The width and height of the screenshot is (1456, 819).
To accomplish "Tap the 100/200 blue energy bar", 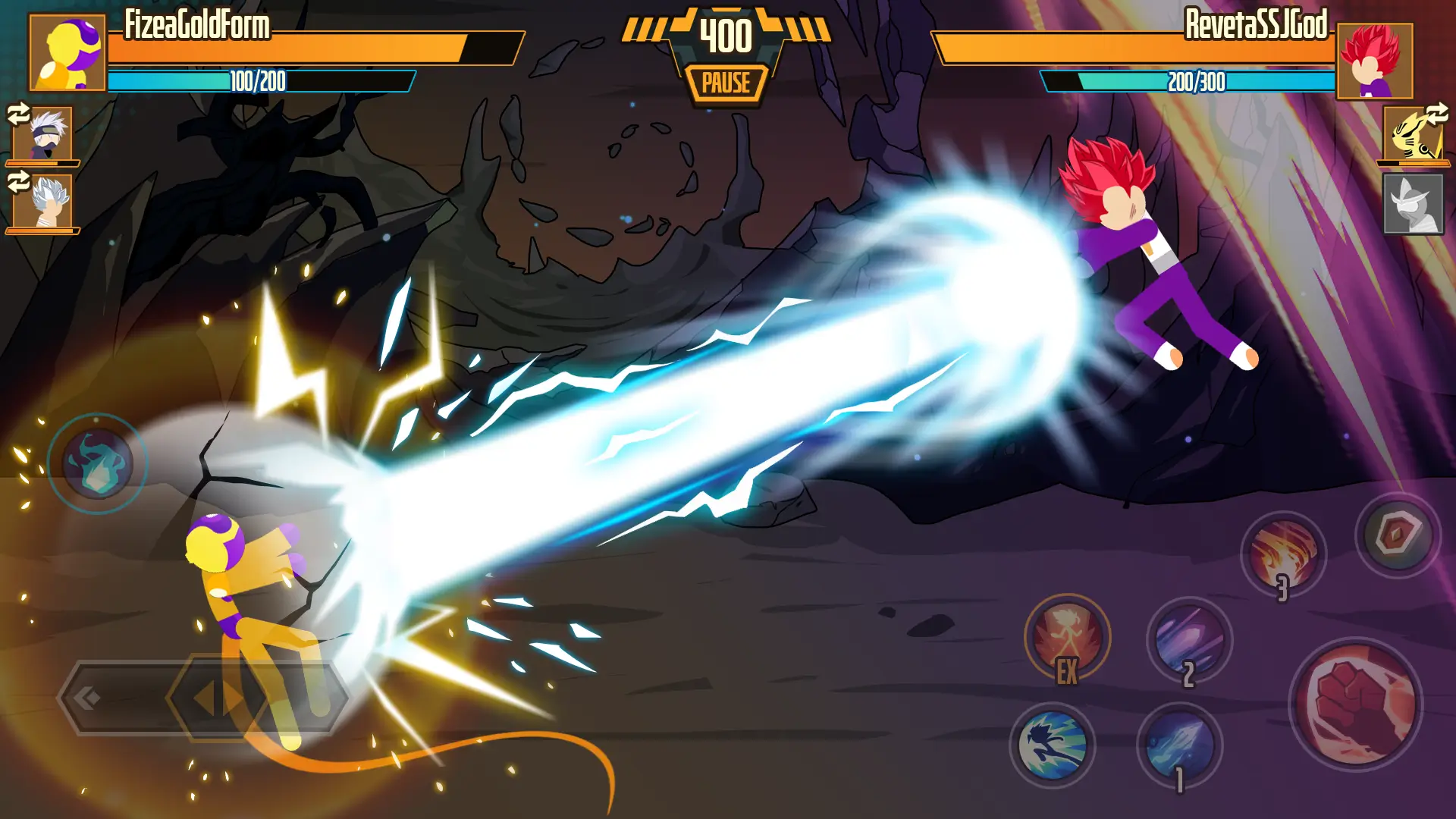I will click(x=258, y=80).
